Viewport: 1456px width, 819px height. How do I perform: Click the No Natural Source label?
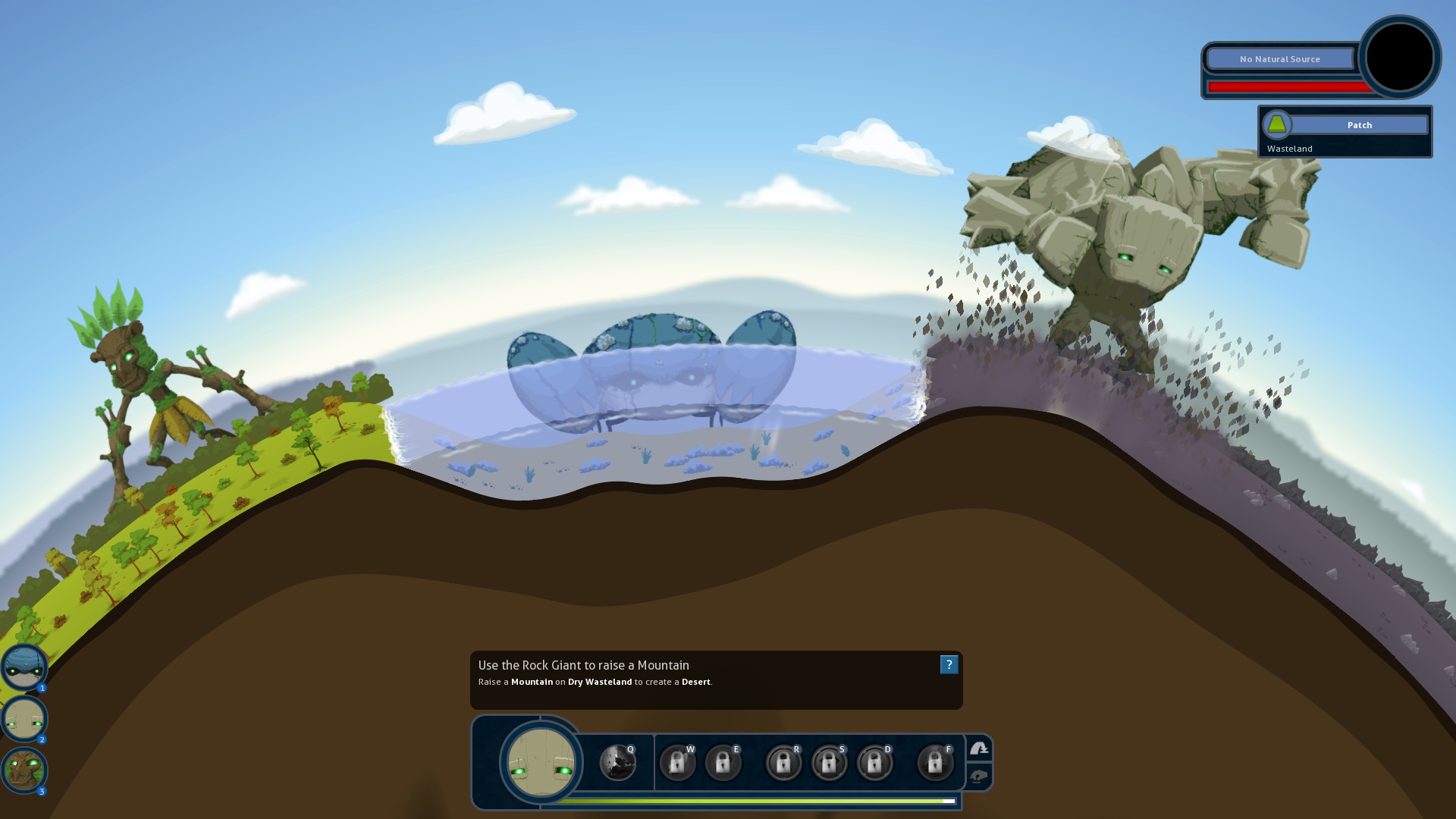[x=1279, y=59]
